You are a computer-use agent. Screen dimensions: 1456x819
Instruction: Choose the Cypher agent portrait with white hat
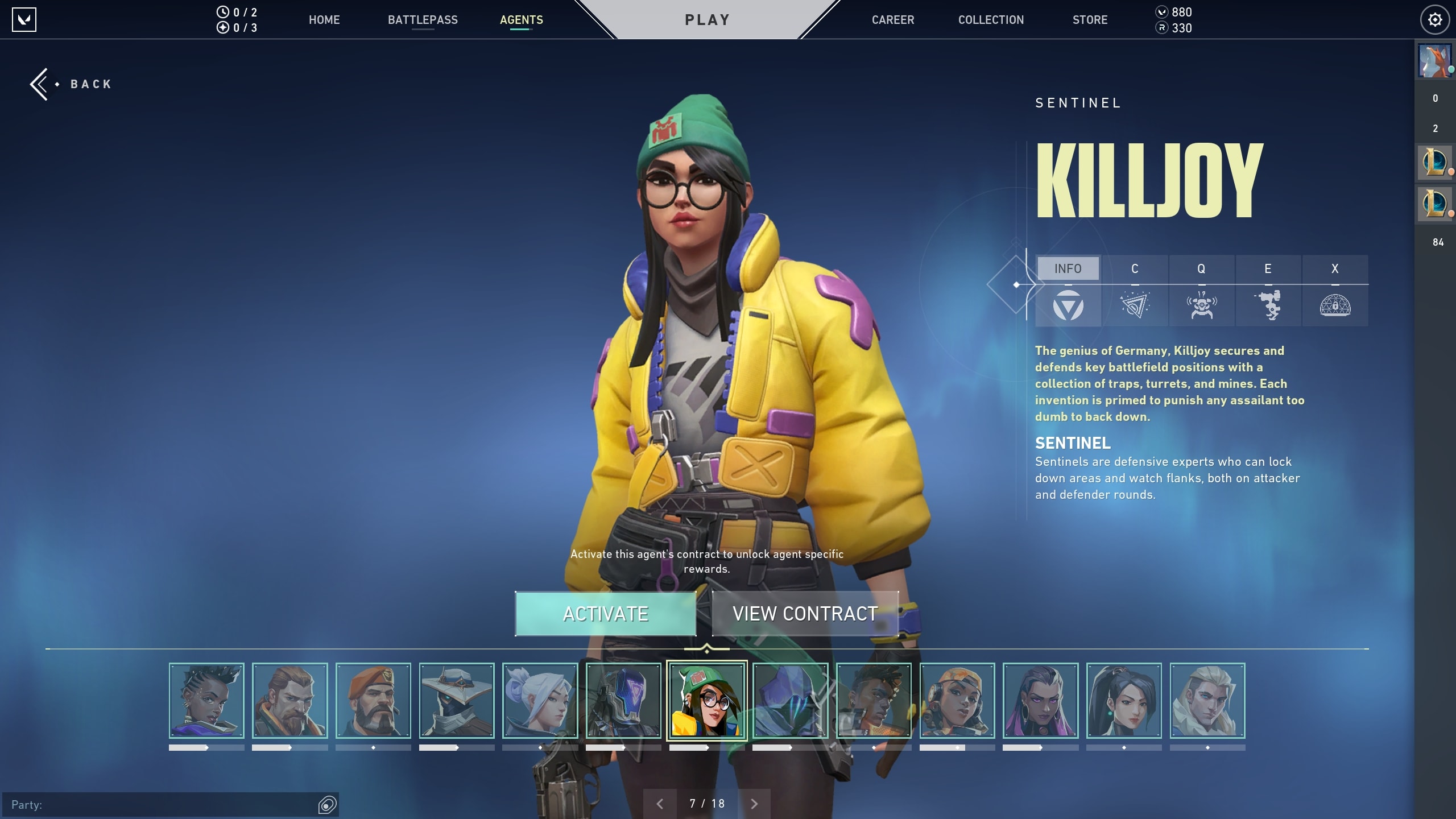pos(457,701)
